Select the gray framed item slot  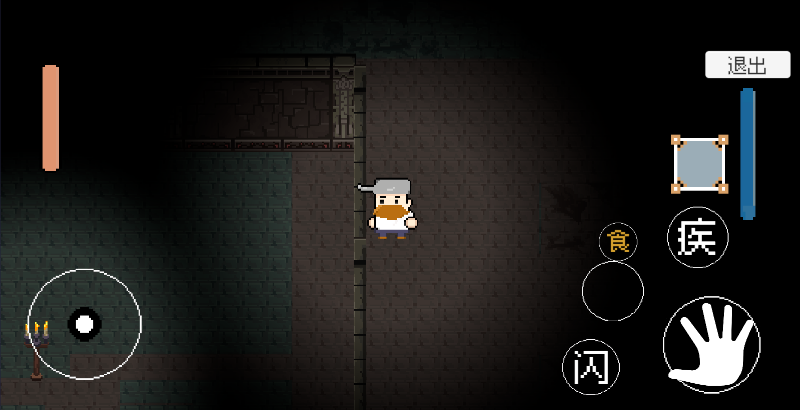pos(699,164)
